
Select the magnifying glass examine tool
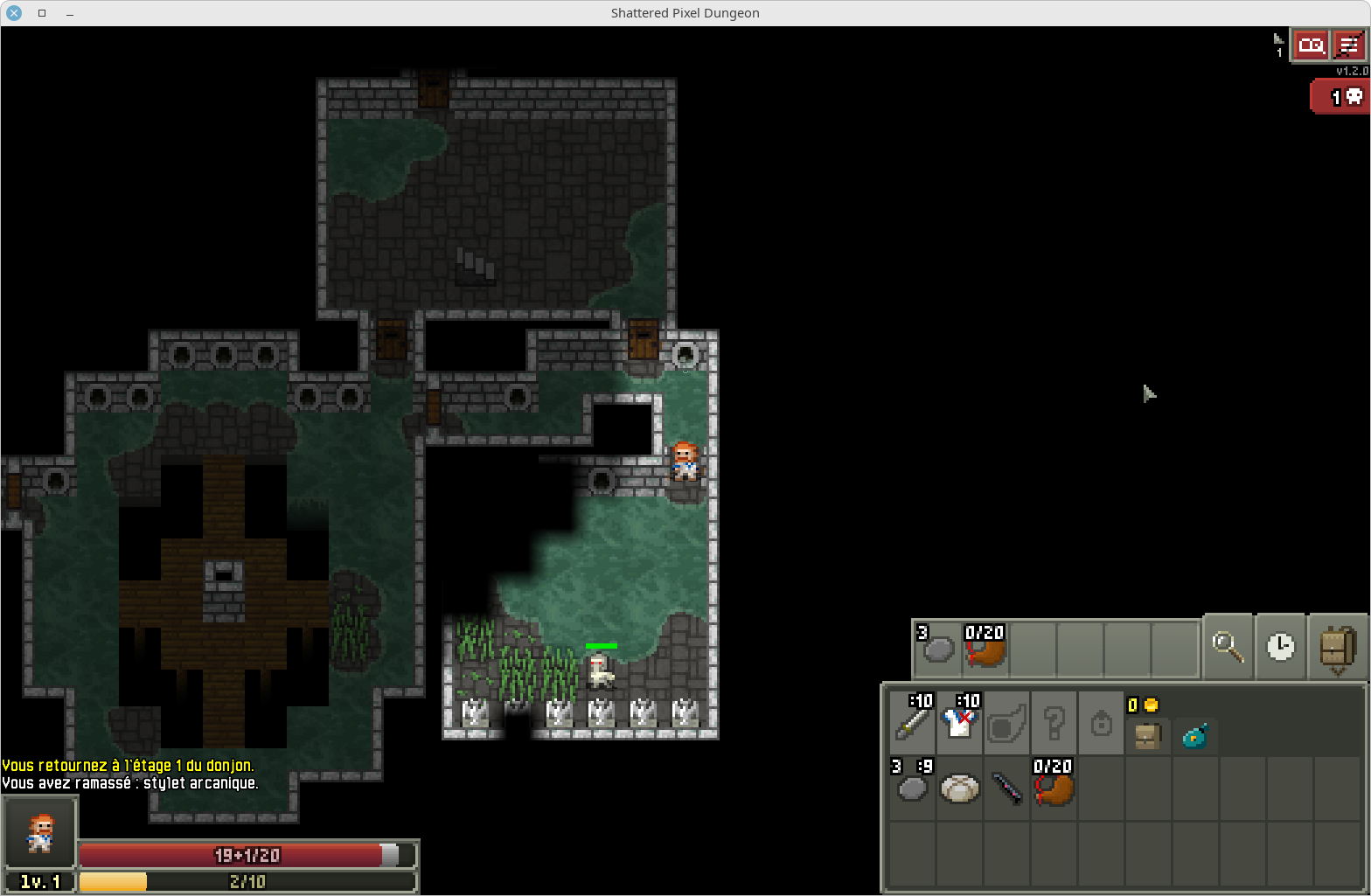tap(1228, 647)
